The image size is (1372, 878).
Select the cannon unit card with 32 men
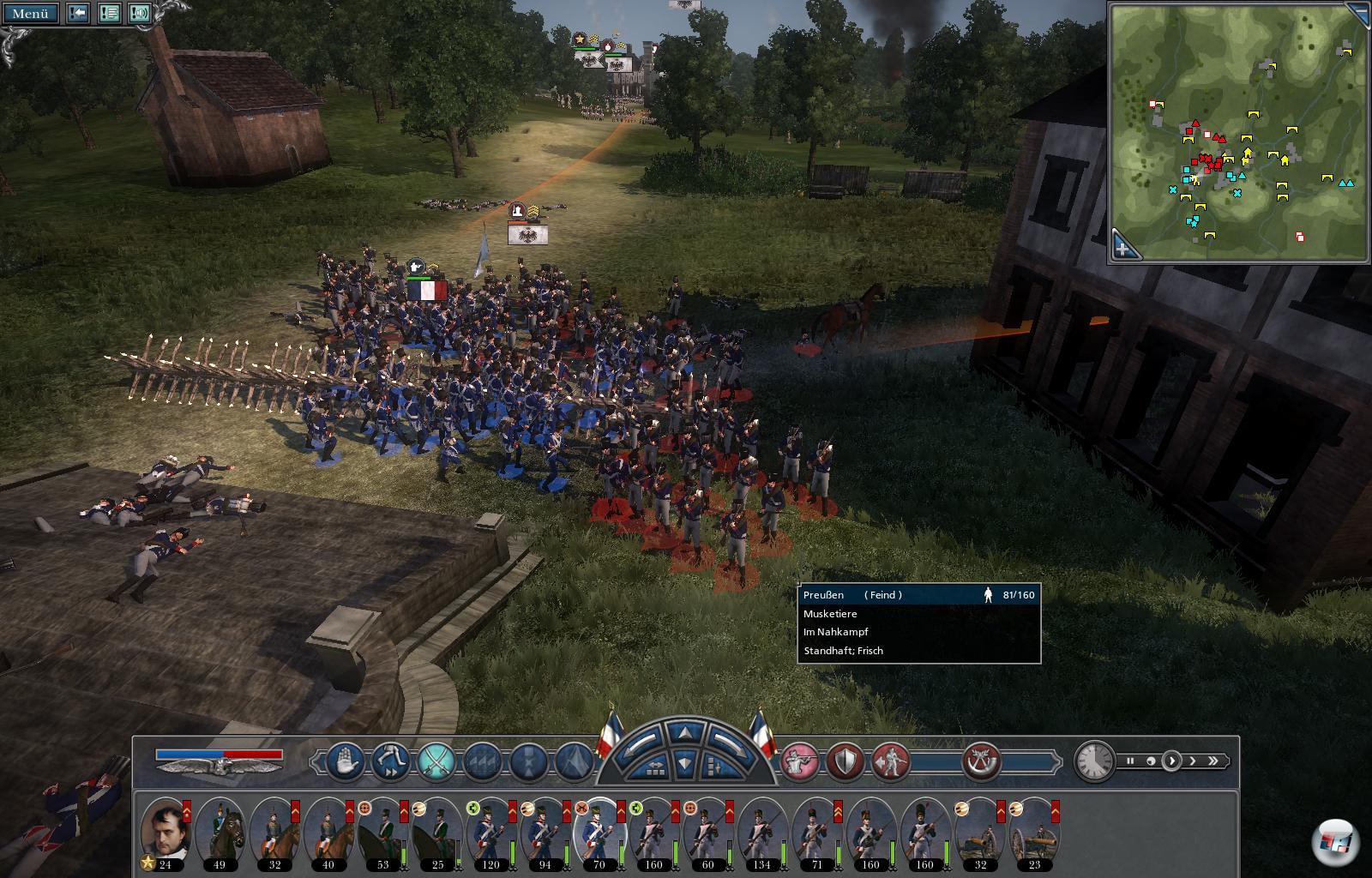tap(981, 830)
